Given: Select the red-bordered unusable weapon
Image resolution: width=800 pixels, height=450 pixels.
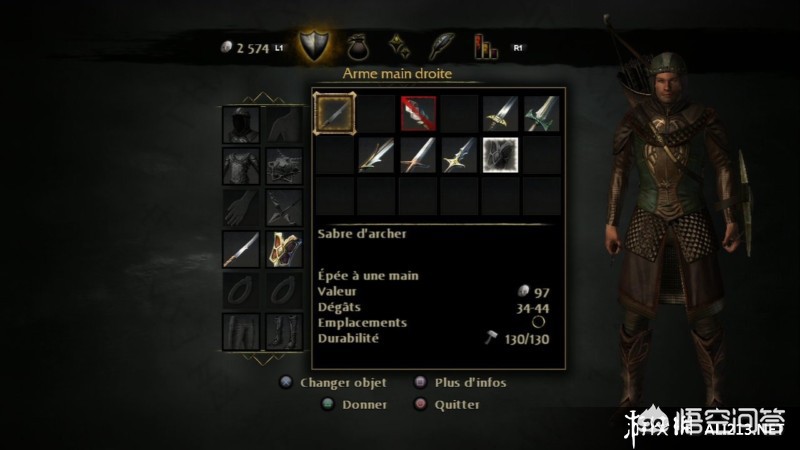Looking at the screenshot, I should coord(417,113).
